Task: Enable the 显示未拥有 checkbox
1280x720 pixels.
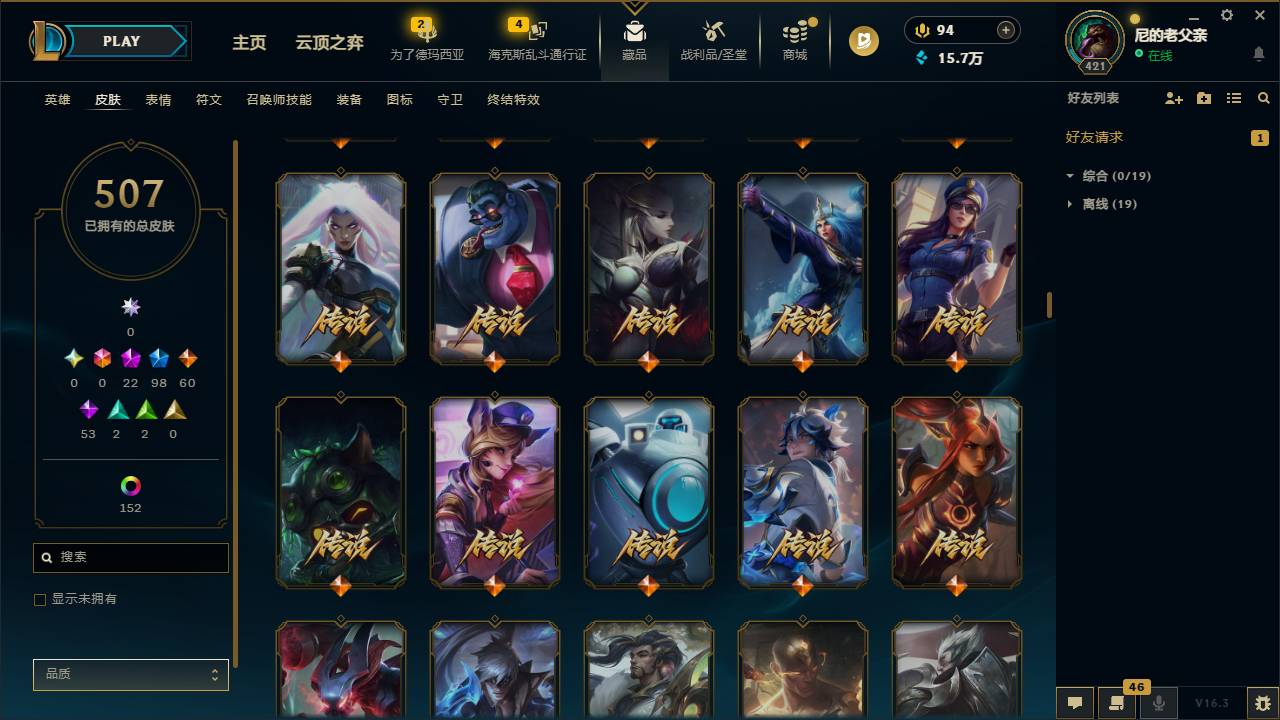Action: click(x=40, y=599)
